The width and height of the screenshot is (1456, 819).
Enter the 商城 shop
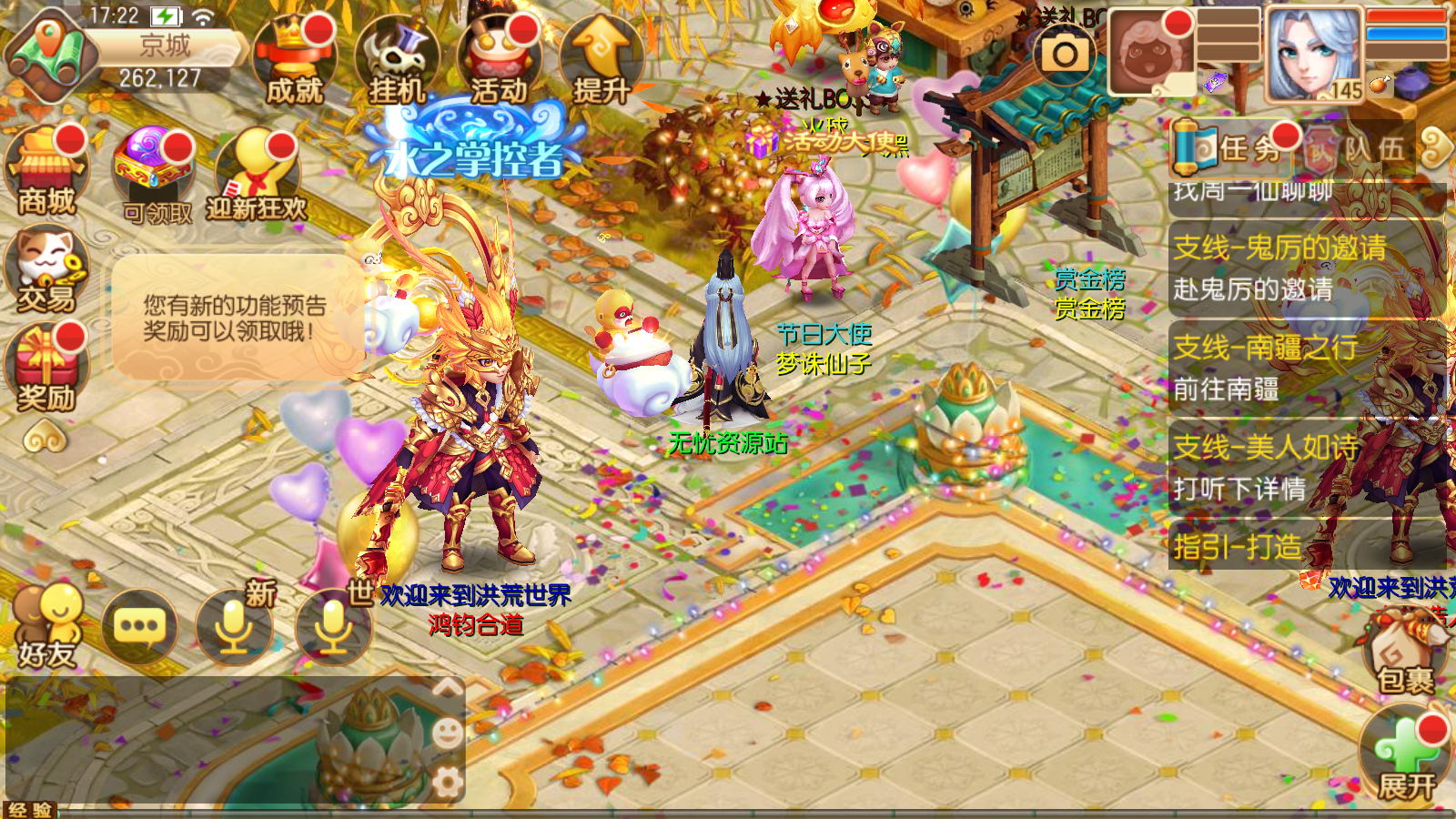[x=45, y=173]
